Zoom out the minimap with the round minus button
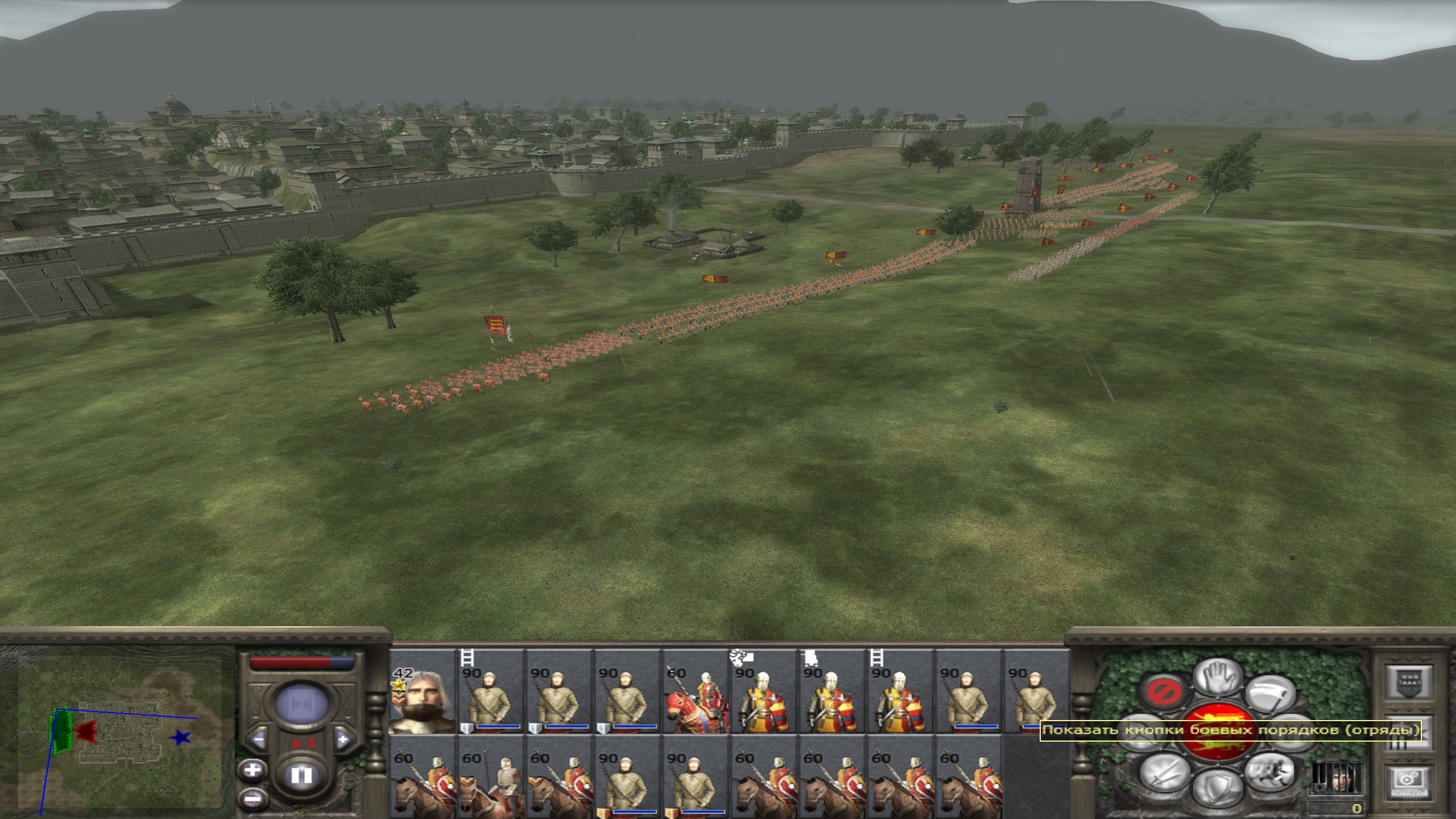The image size is (1456, 819). click(x=253, y=798)
